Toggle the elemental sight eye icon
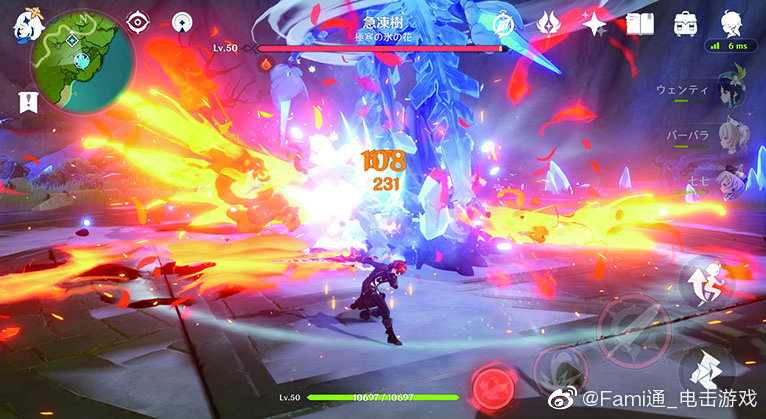 (x=138, y=22)
